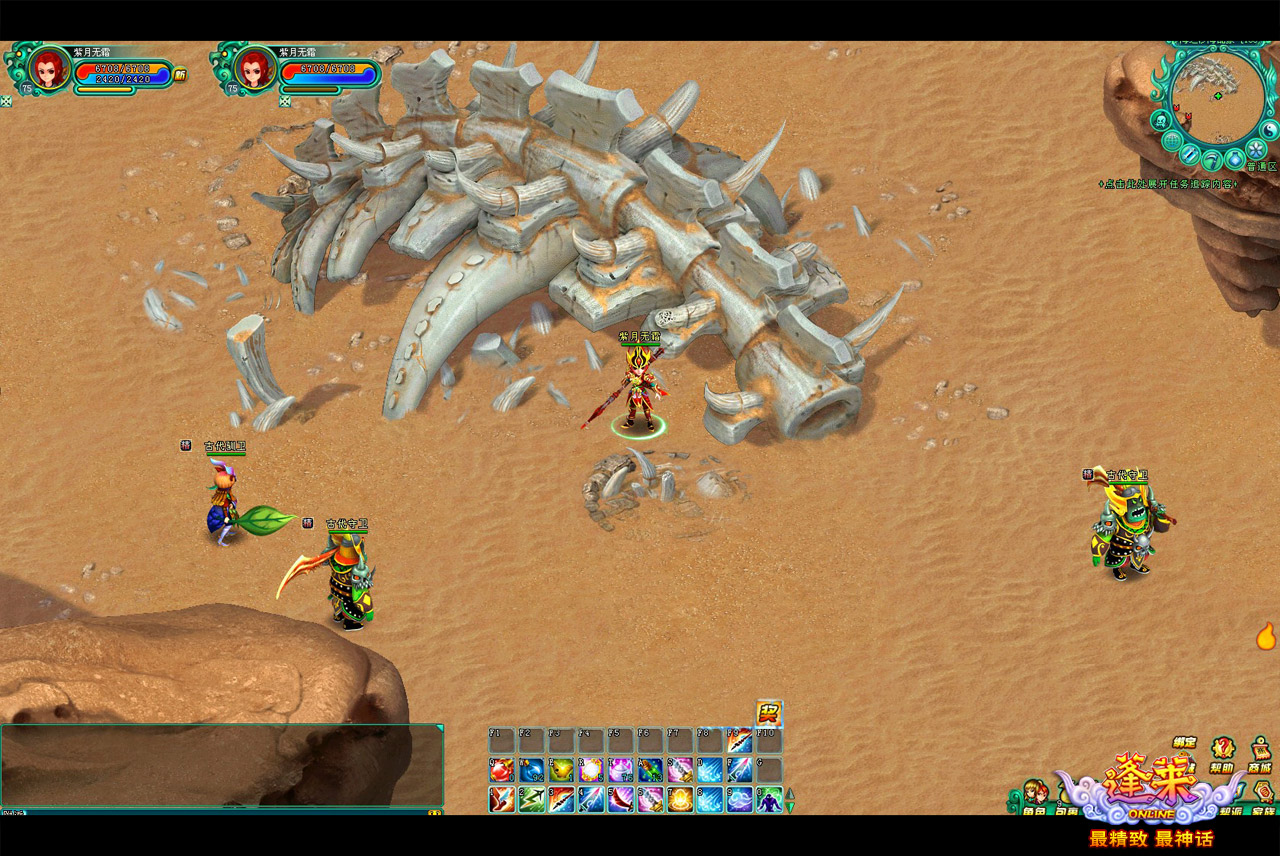Activate the cloud skill in slot 9
The height and width of the screenshot is (856, 1280).
740,800
